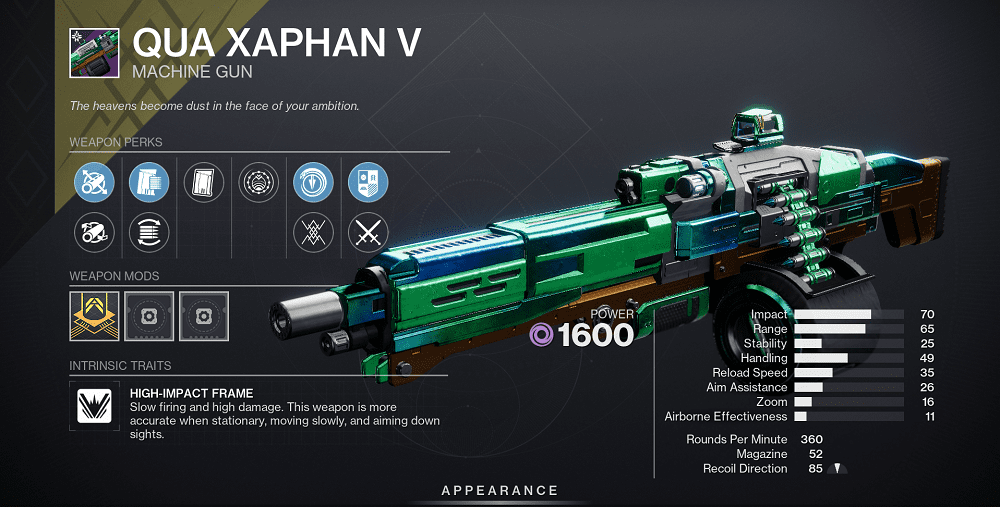Screen dimensions: 1000x507
Task: Select the round sunburst trait perk
Action: click(259, 183)
